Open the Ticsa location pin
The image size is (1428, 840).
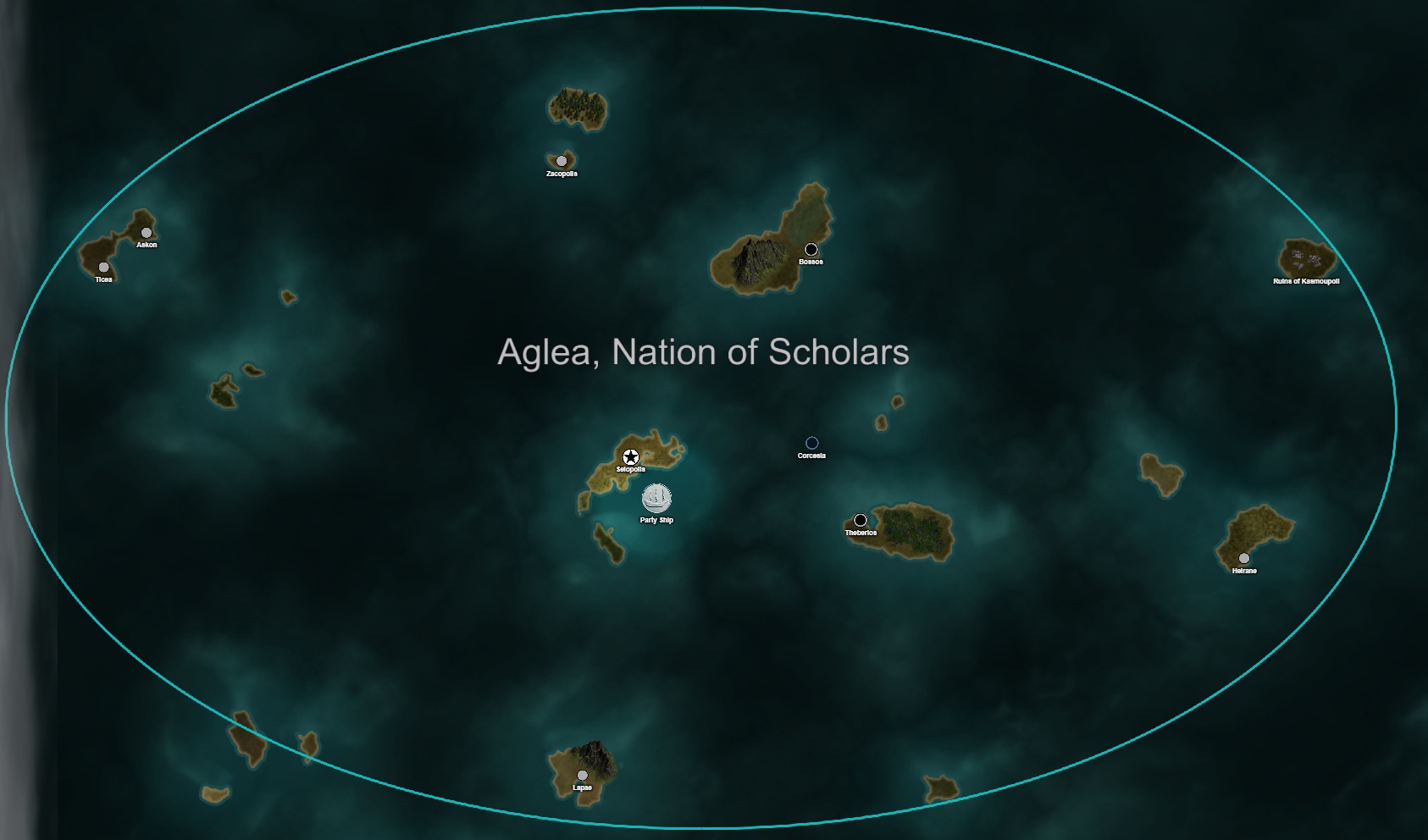(103, 268)
